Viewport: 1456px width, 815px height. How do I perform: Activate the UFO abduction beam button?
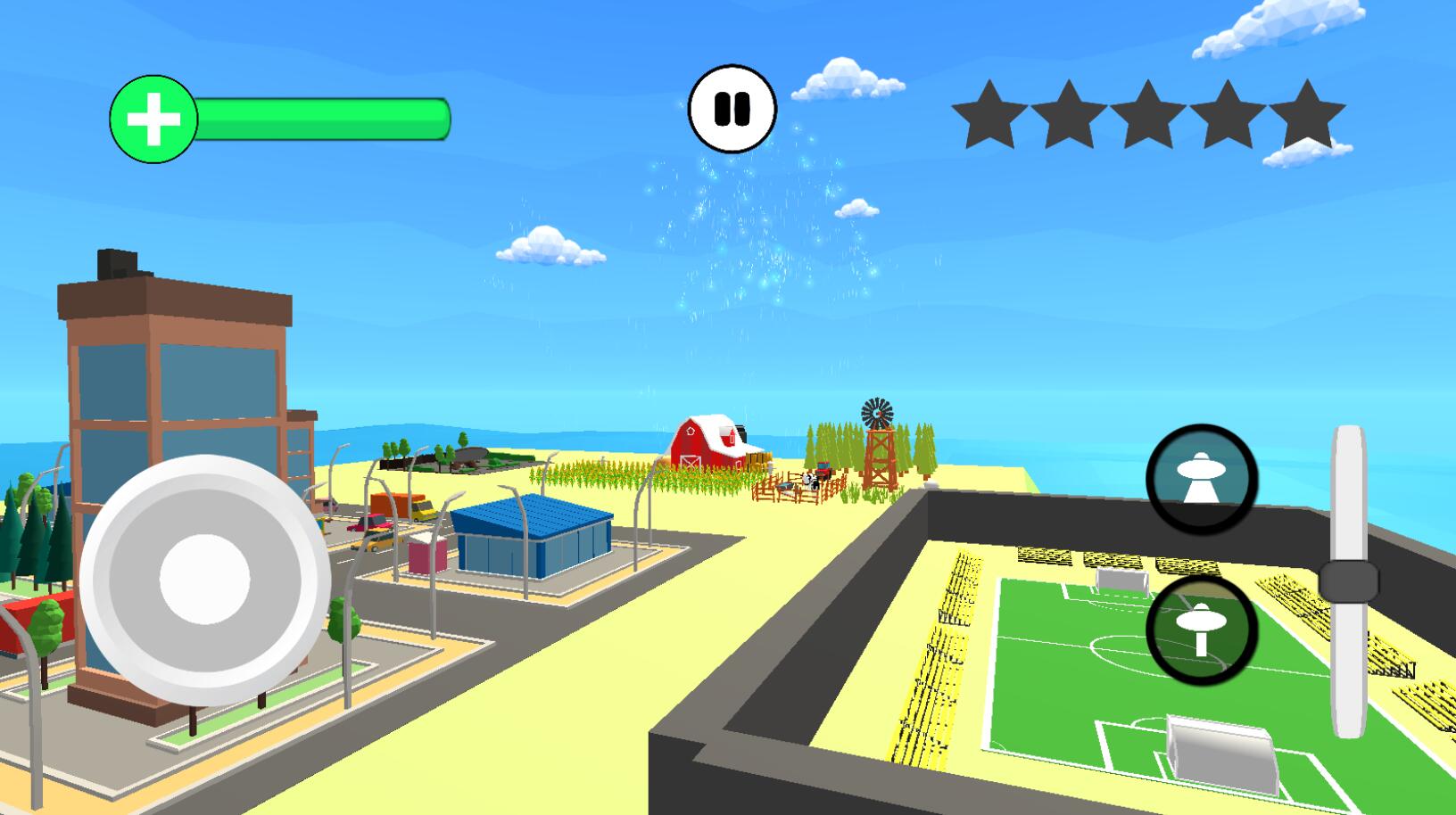(1201, 480)
